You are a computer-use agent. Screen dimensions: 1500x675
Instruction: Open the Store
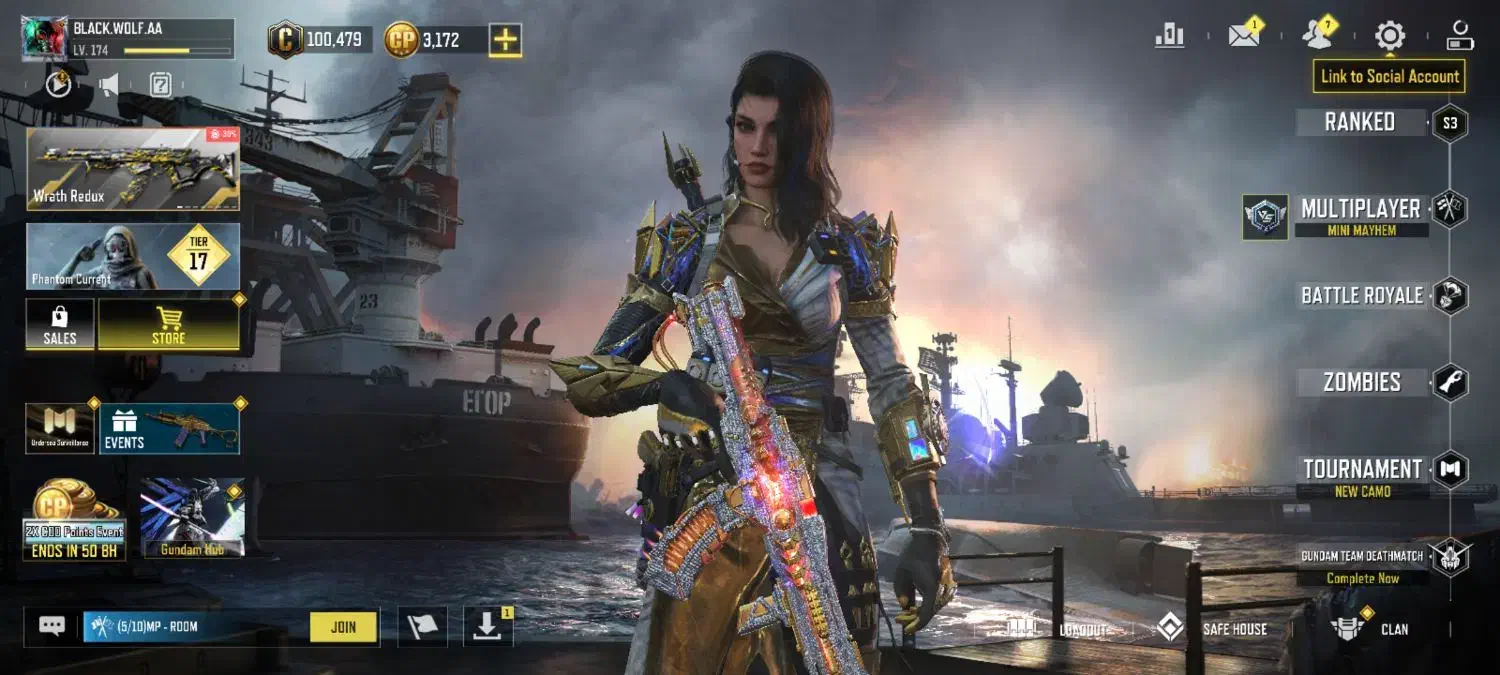tap(168, 325)
